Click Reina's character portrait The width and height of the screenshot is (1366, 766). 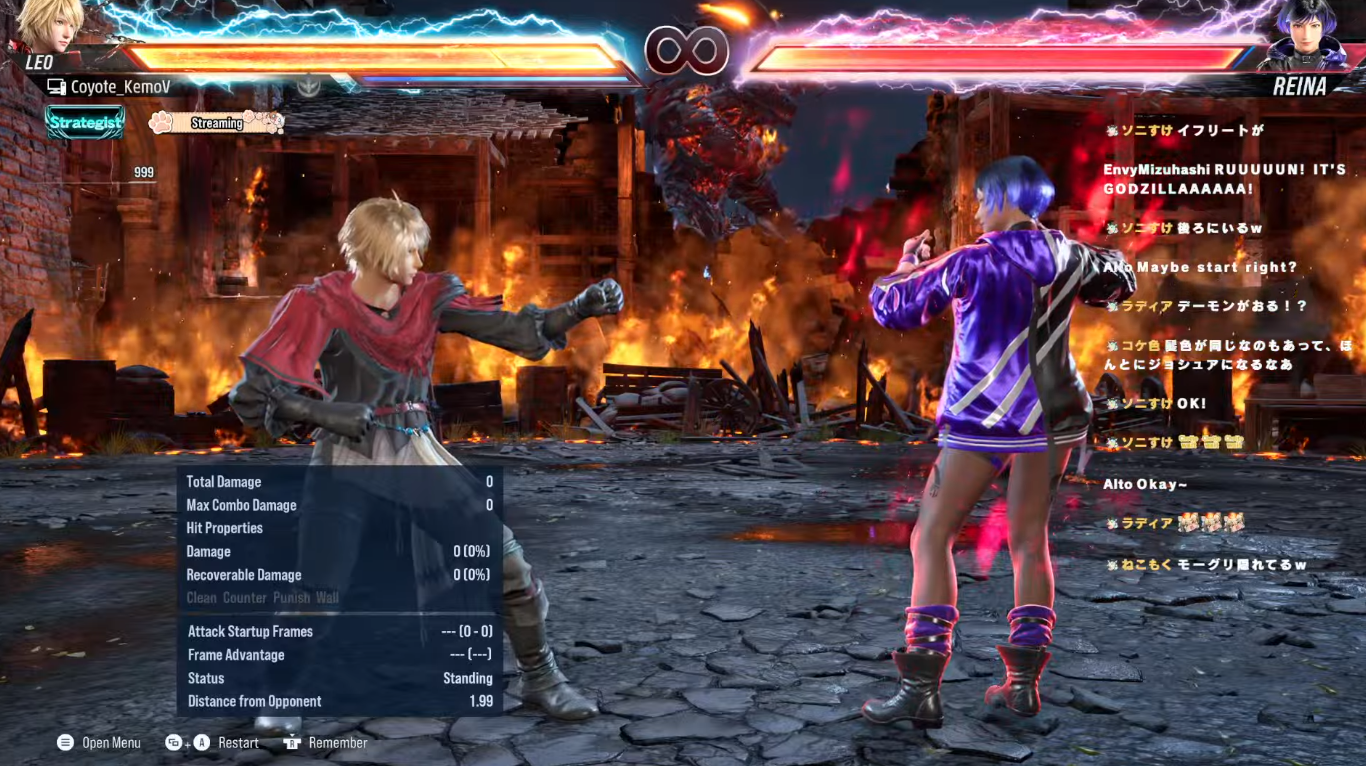[1310, 35]
